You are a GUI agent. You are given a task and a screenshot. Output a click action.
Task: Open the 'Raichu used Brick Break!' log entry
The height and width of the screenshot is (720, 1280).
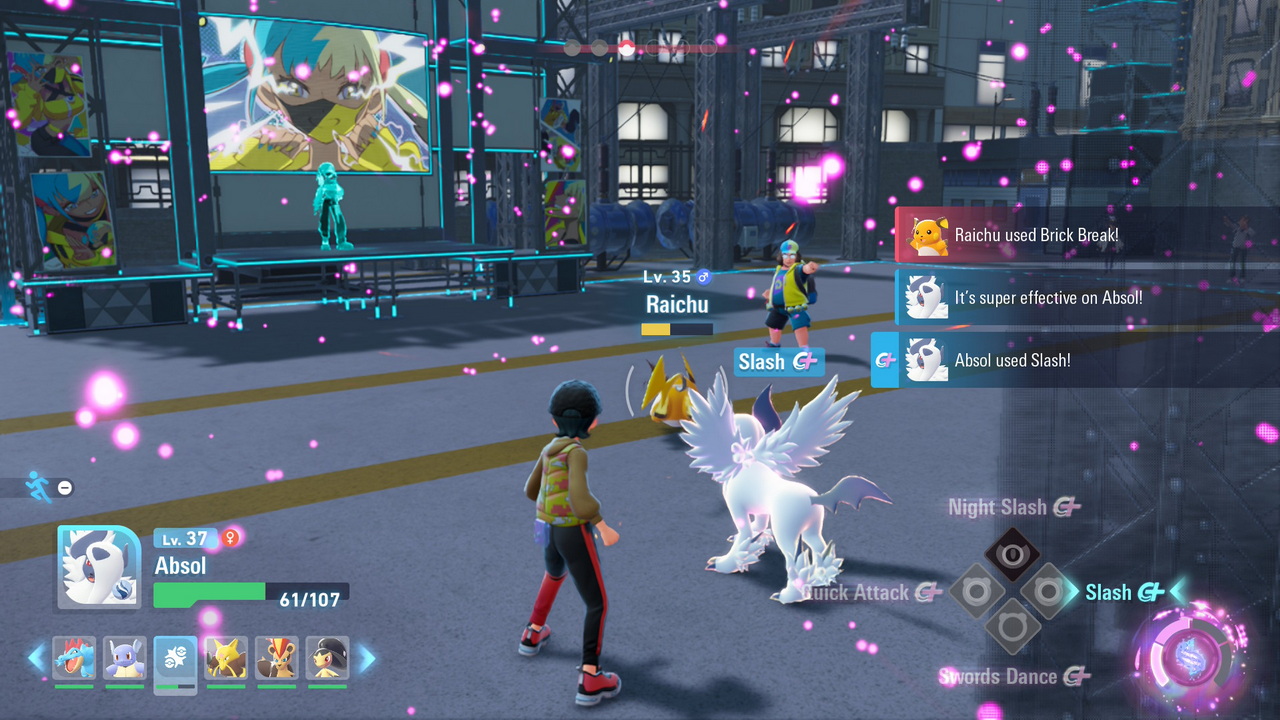click(x=1036, y=235)
